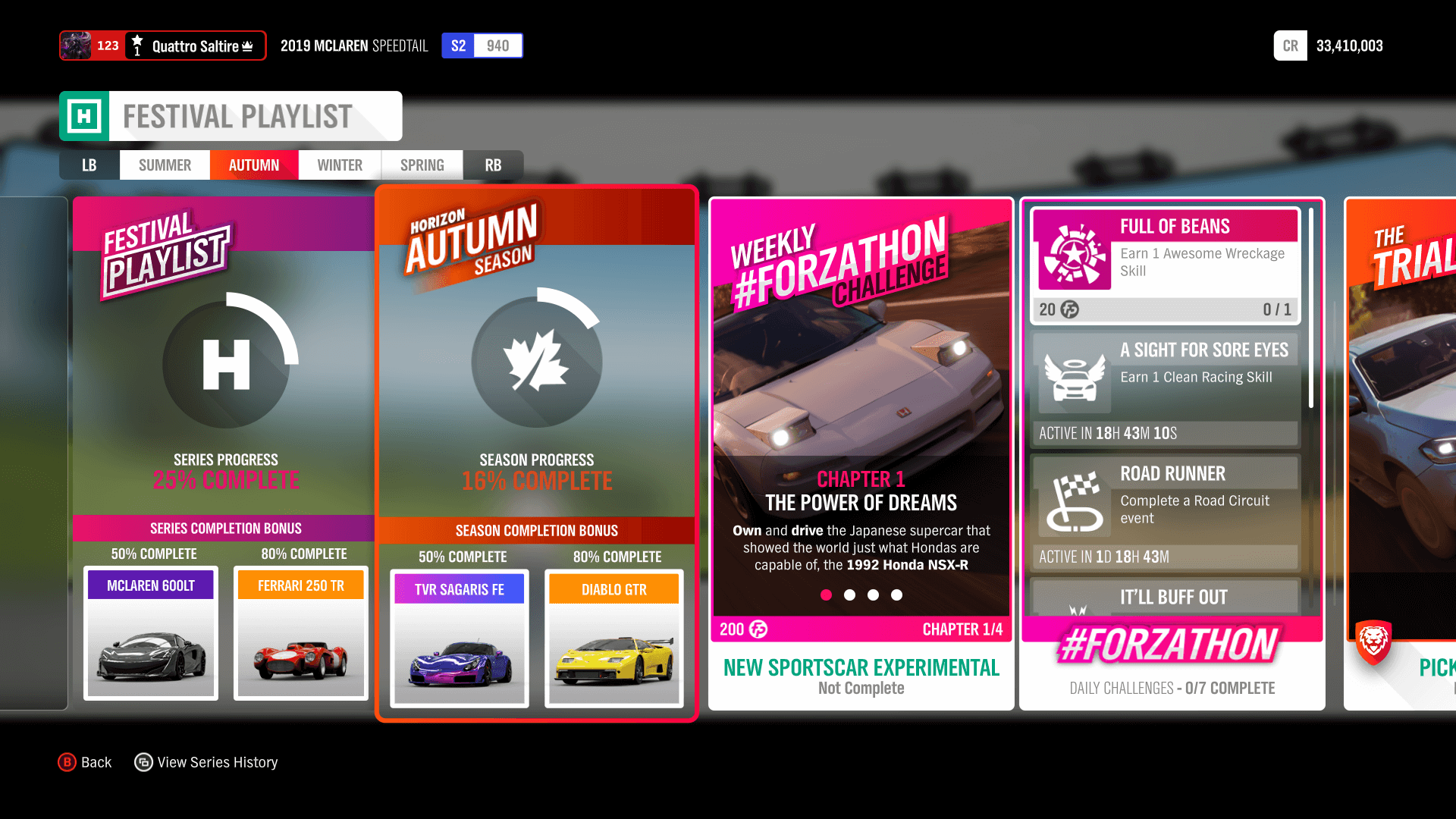Viewport: 1456px width, 819px height.
Task: Click the RB bumper tab to page right
Action: click(493, 165)
